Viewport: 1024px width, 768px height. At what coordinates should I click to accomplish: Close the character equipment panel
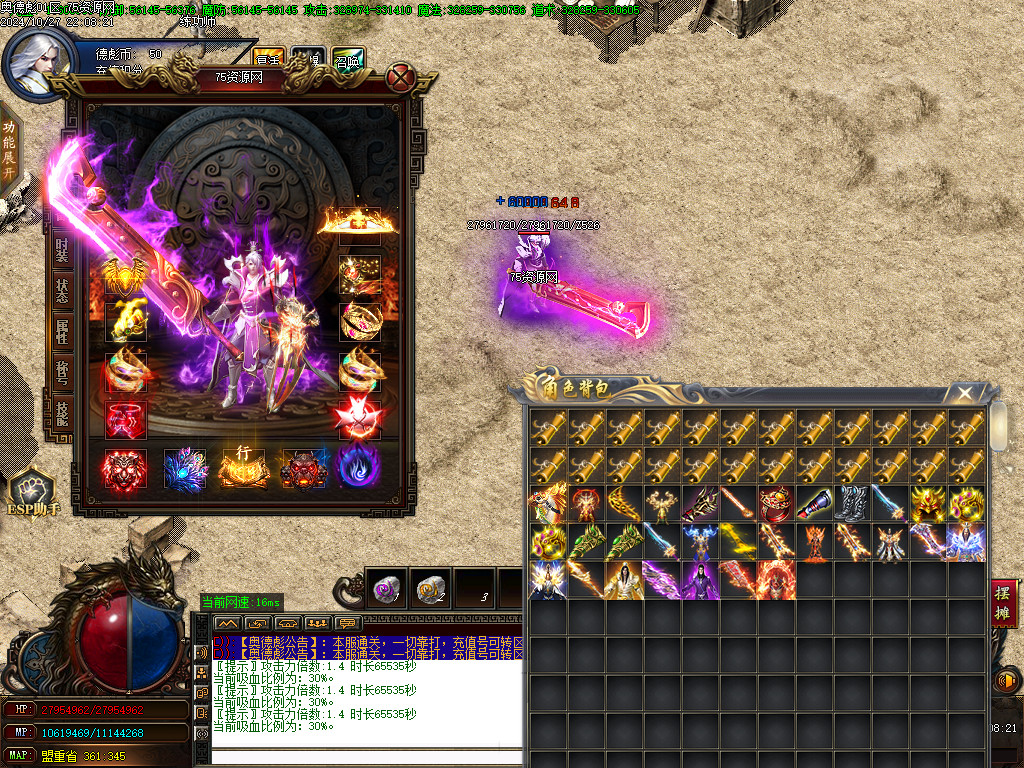tap(401, 77)
